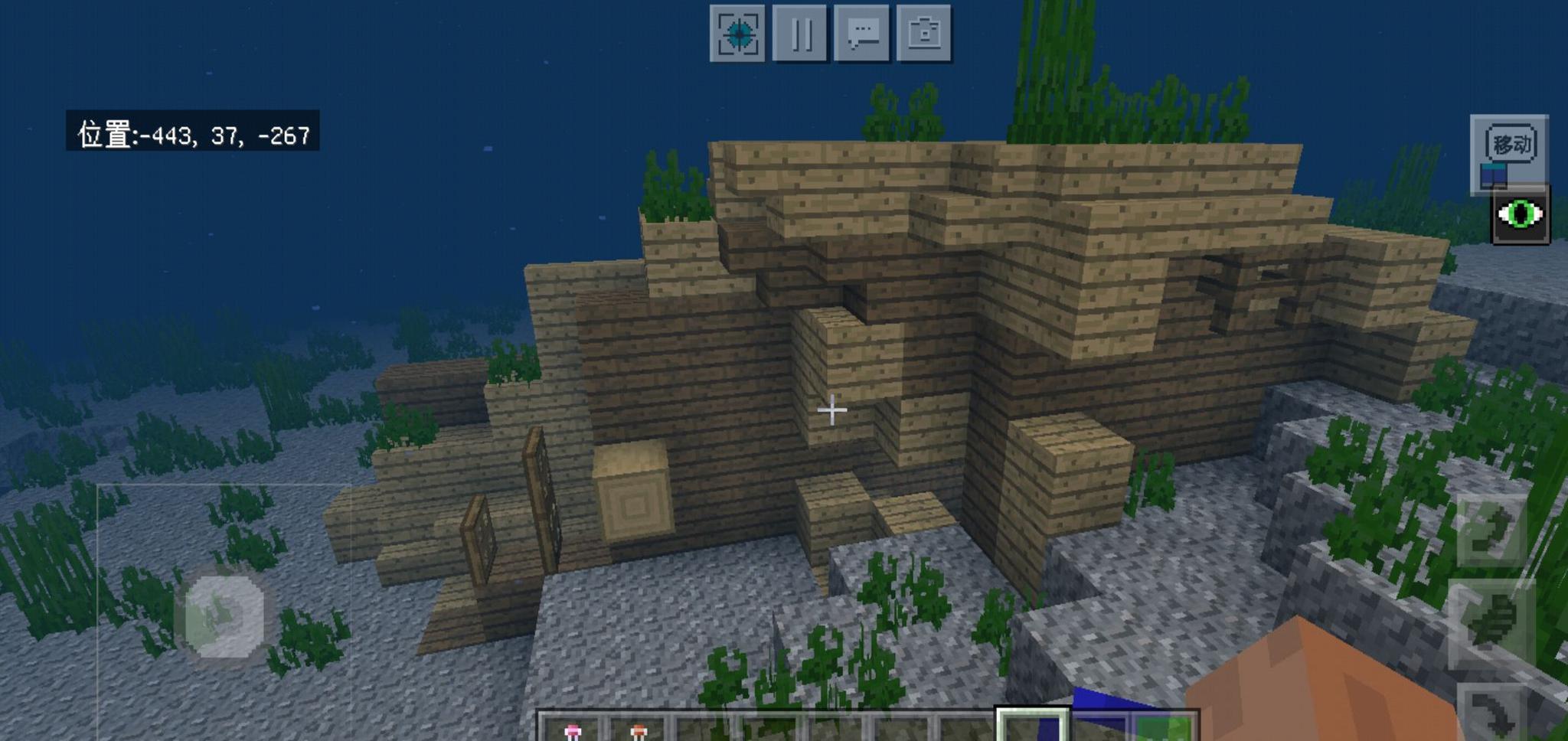Select the orange mushroom hotbar slot

638,730
